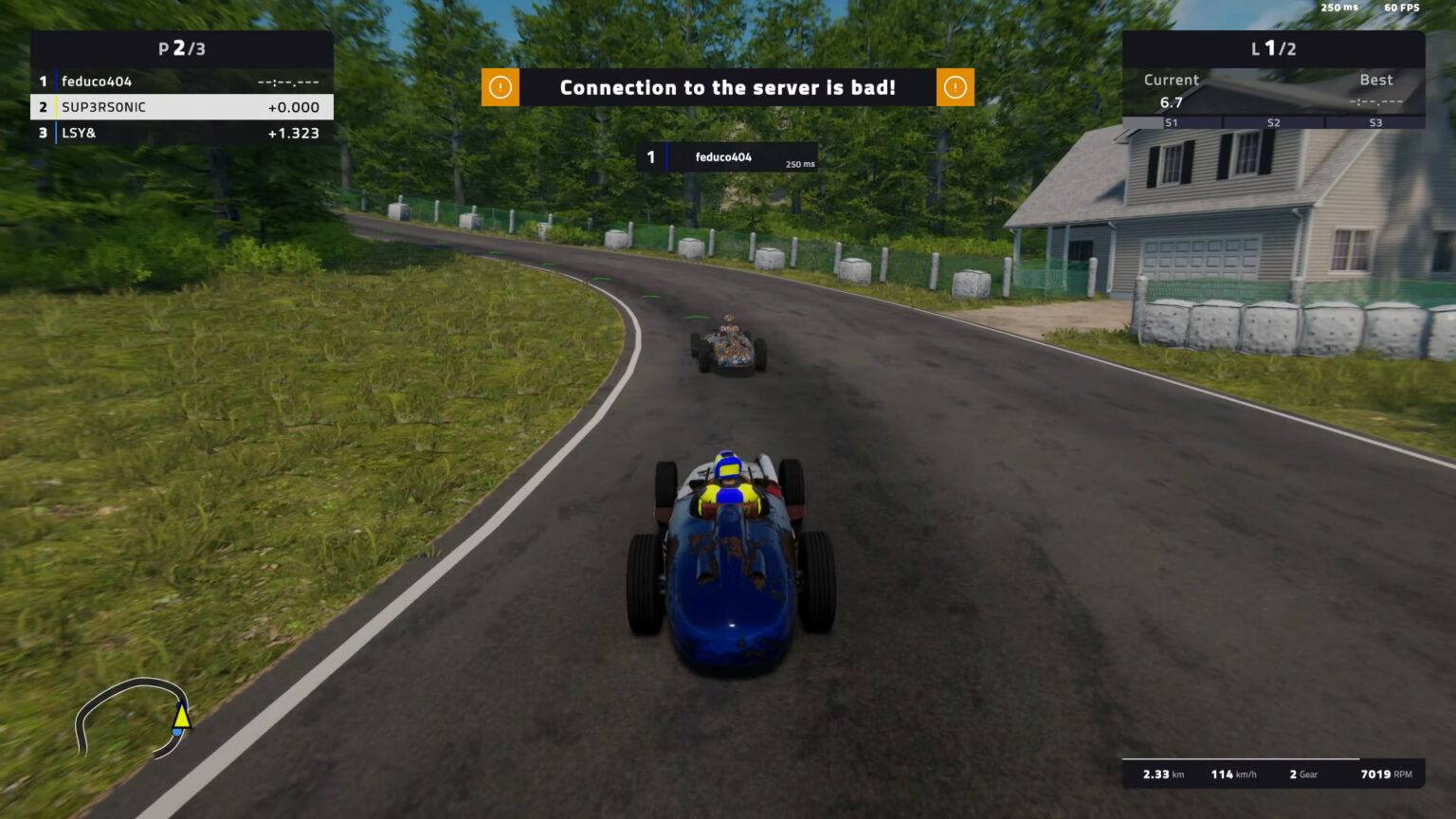Click the right orange warning icon
The height and width of the screenshot is (819, 1456).
coord(955,86)
